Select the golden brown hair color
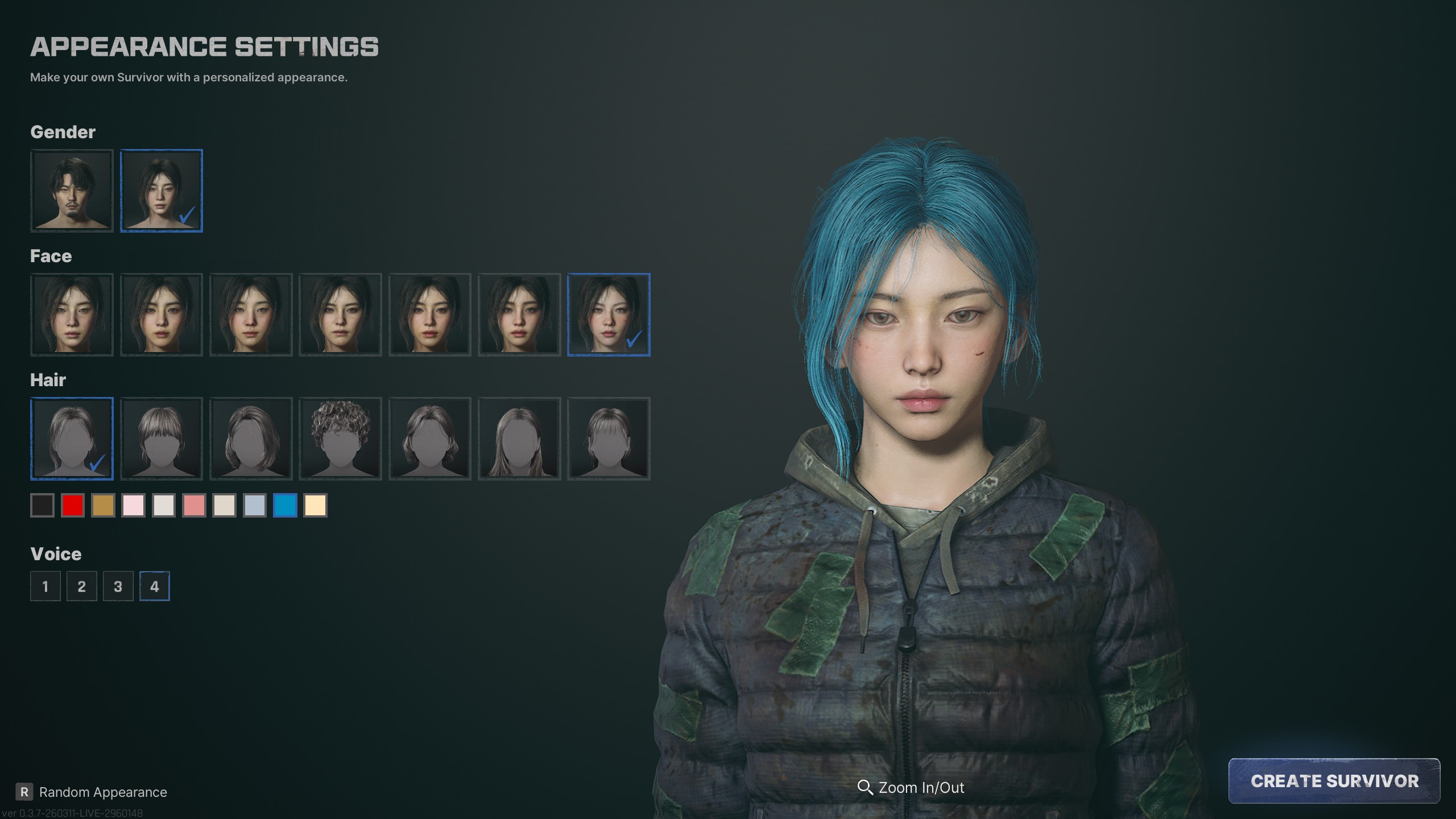Screen dimensions: 1456x819 (x=103, y=505)
